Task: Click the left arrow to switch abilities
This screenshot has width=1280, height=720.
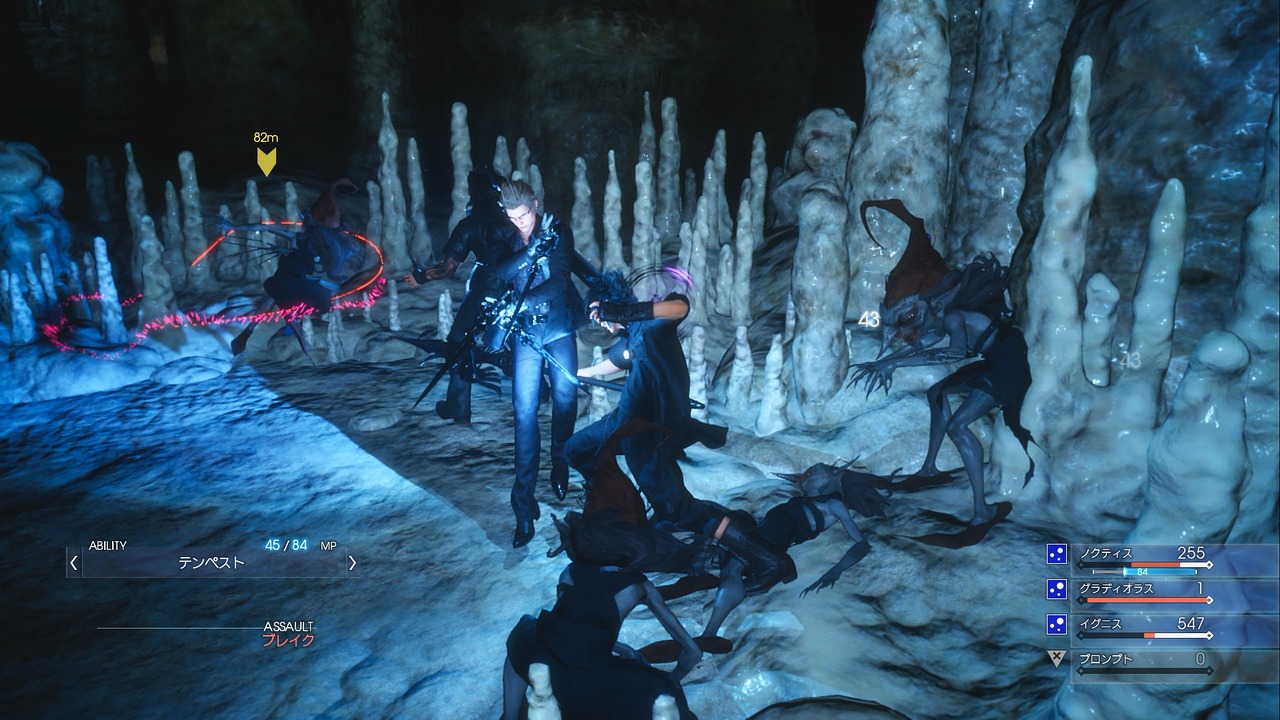Action: 73,562
